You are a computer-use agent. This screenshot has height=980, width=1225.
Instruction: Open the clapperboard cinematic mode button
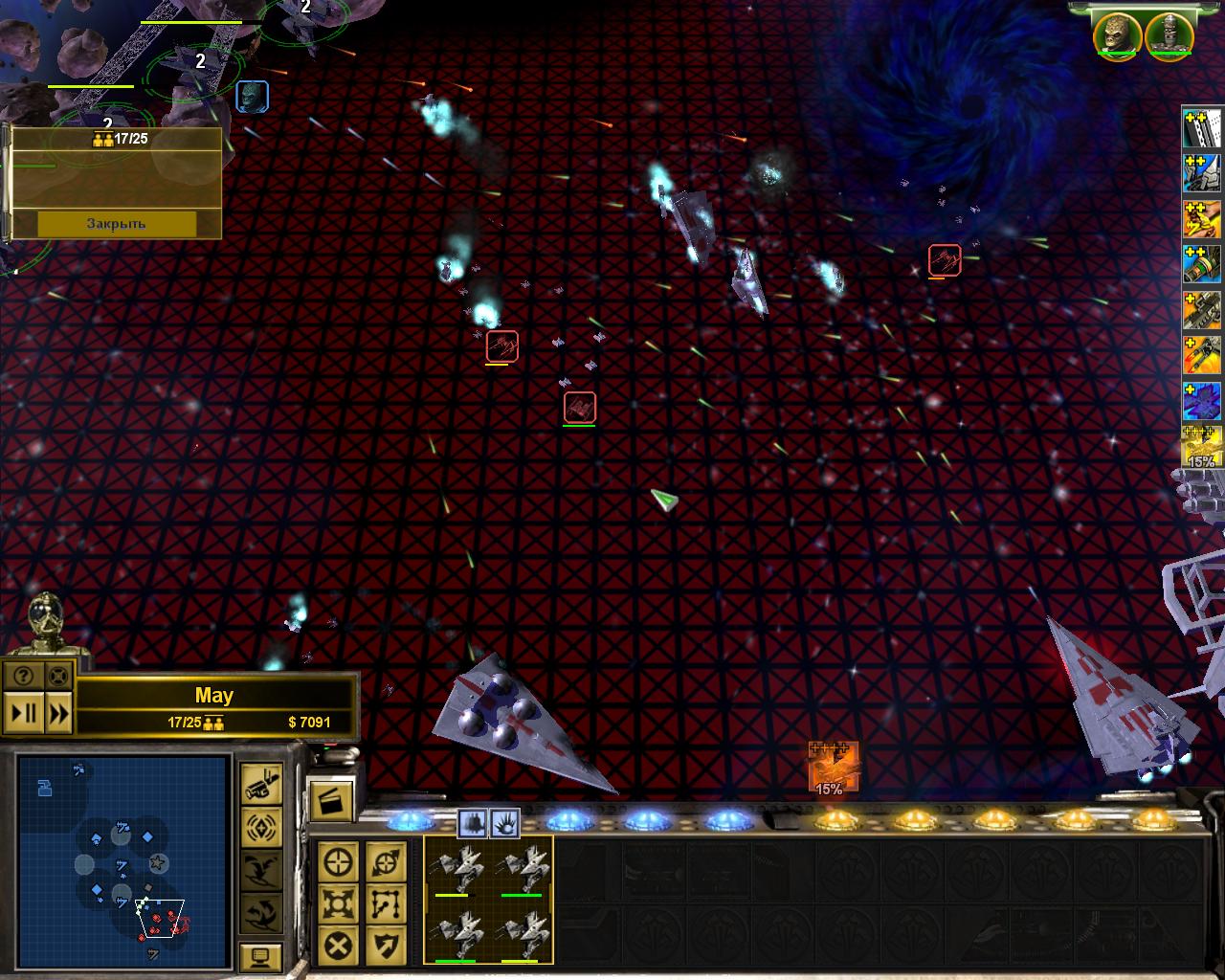(330, 800)
